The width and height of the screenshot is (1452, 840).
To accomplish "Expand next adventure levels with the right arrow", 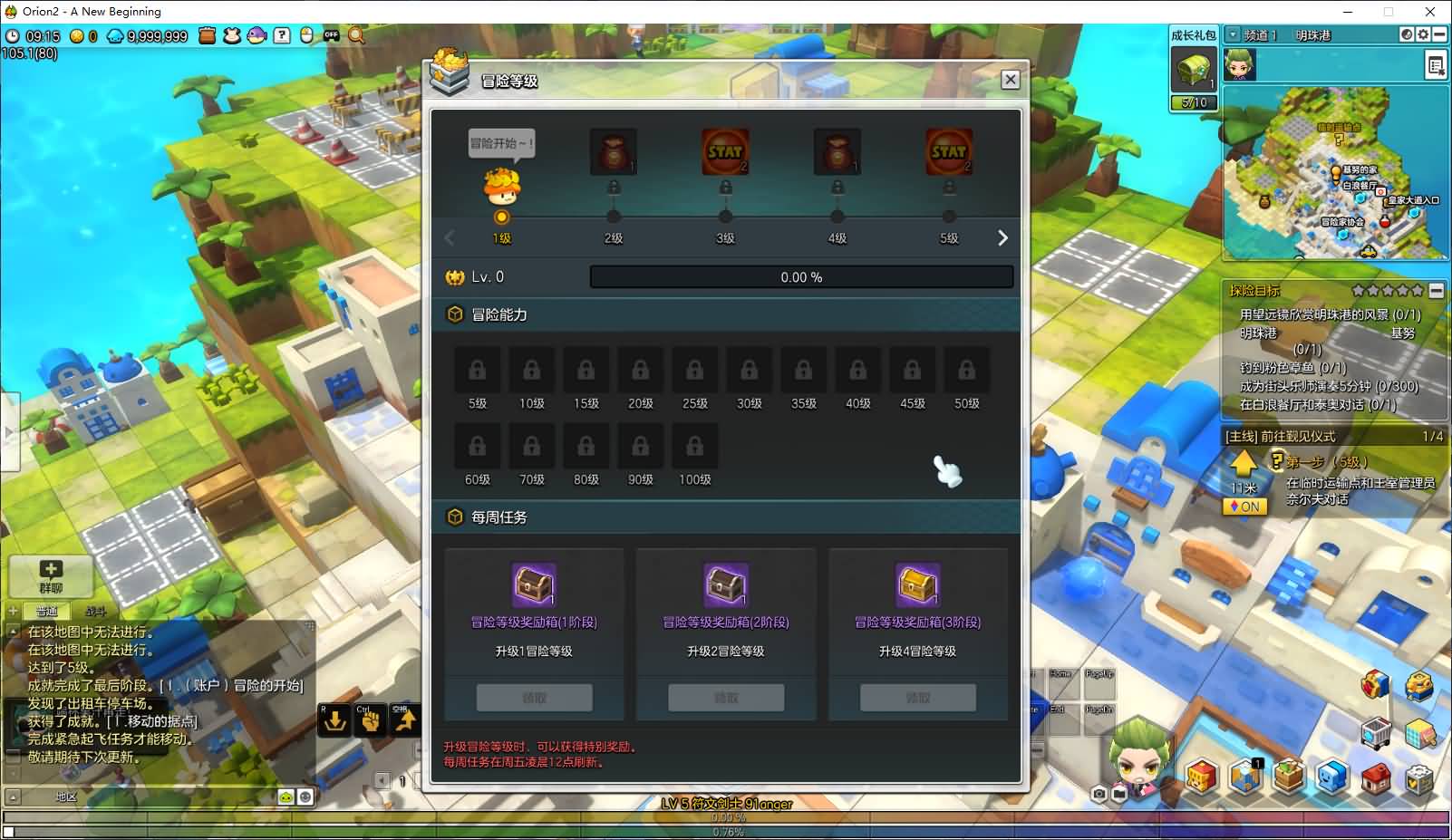I will click(x=1002, y=237).
